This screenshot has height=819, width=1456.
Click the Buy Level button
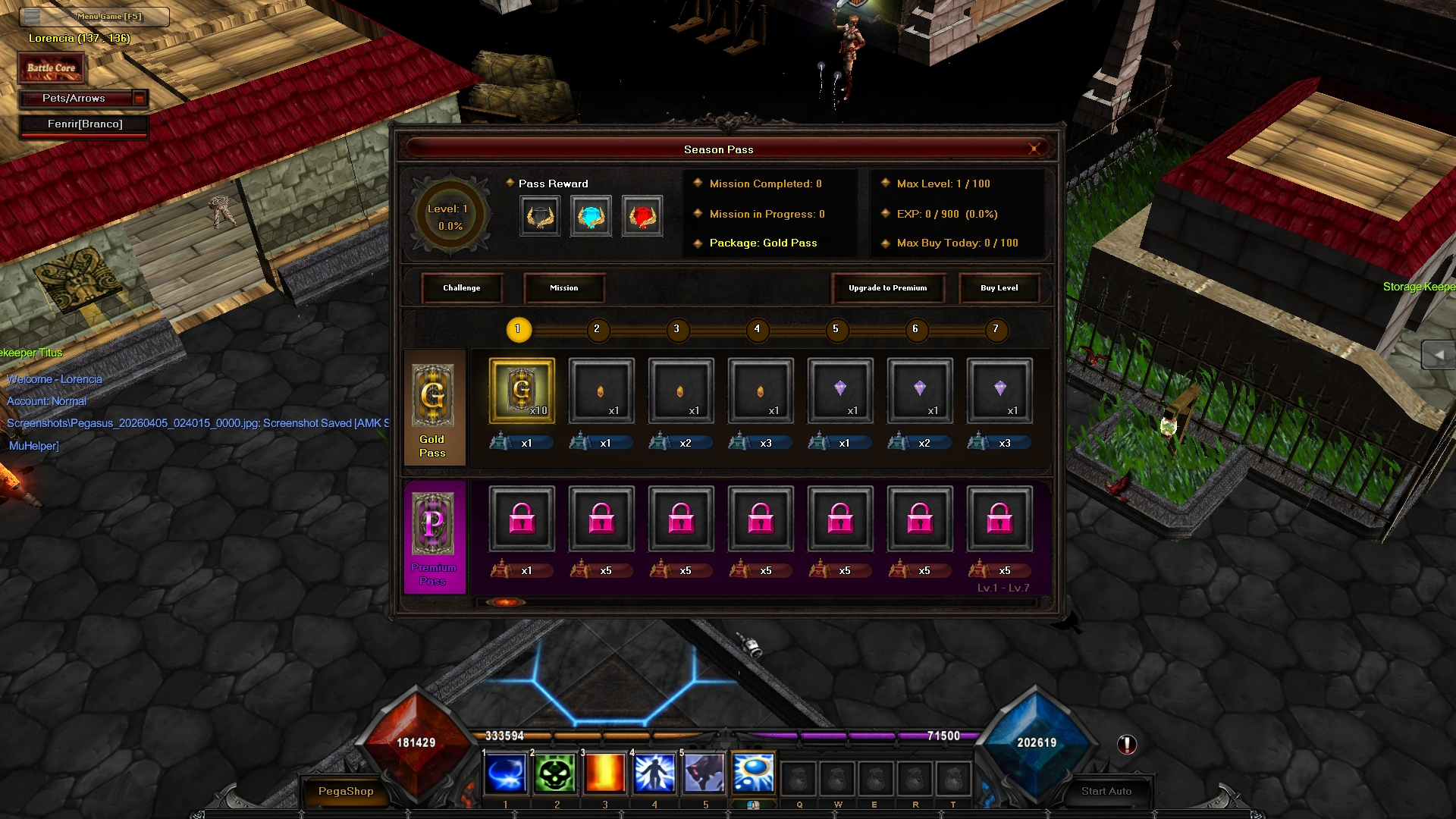coord(999,288)
